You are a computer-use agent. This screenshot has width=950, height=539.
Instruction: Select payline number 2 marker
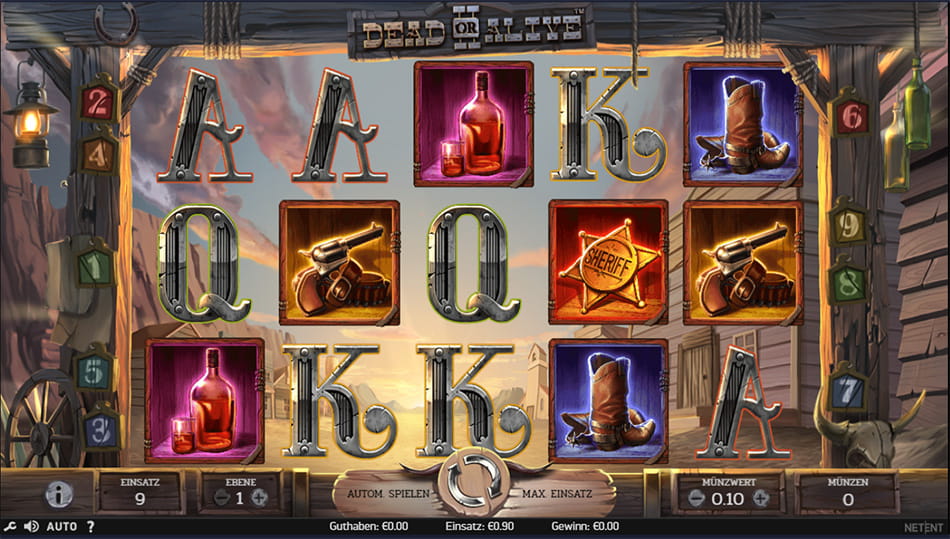(98, 100)
